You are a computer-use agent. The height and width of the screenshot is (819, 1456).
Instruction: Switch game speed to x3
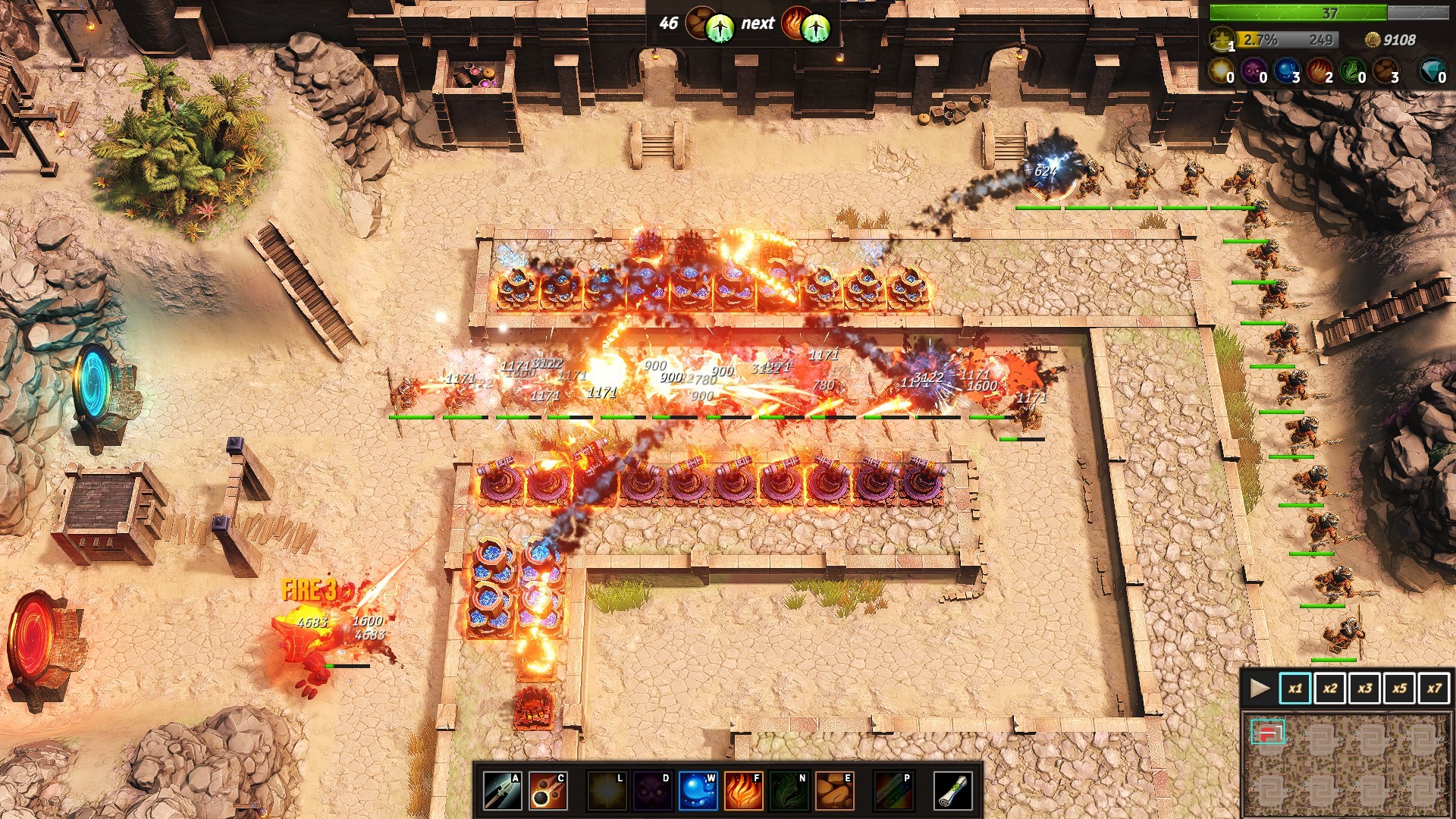[x=1364, y=689]
